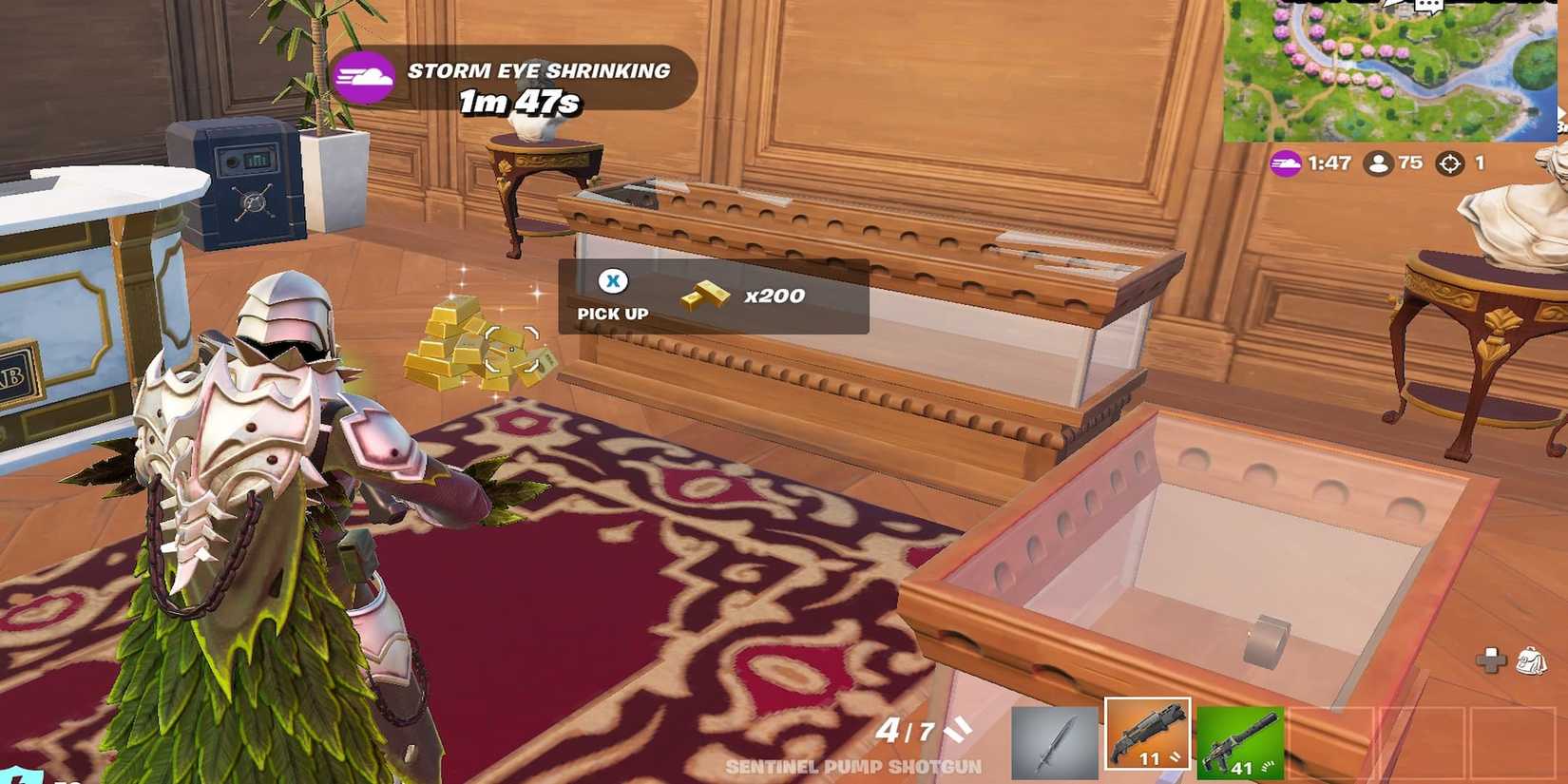Click the 1:47 storm countdown timer
Image resolution: width=1568 pixels, height=784 pixels.
[x=1330, y=163]
